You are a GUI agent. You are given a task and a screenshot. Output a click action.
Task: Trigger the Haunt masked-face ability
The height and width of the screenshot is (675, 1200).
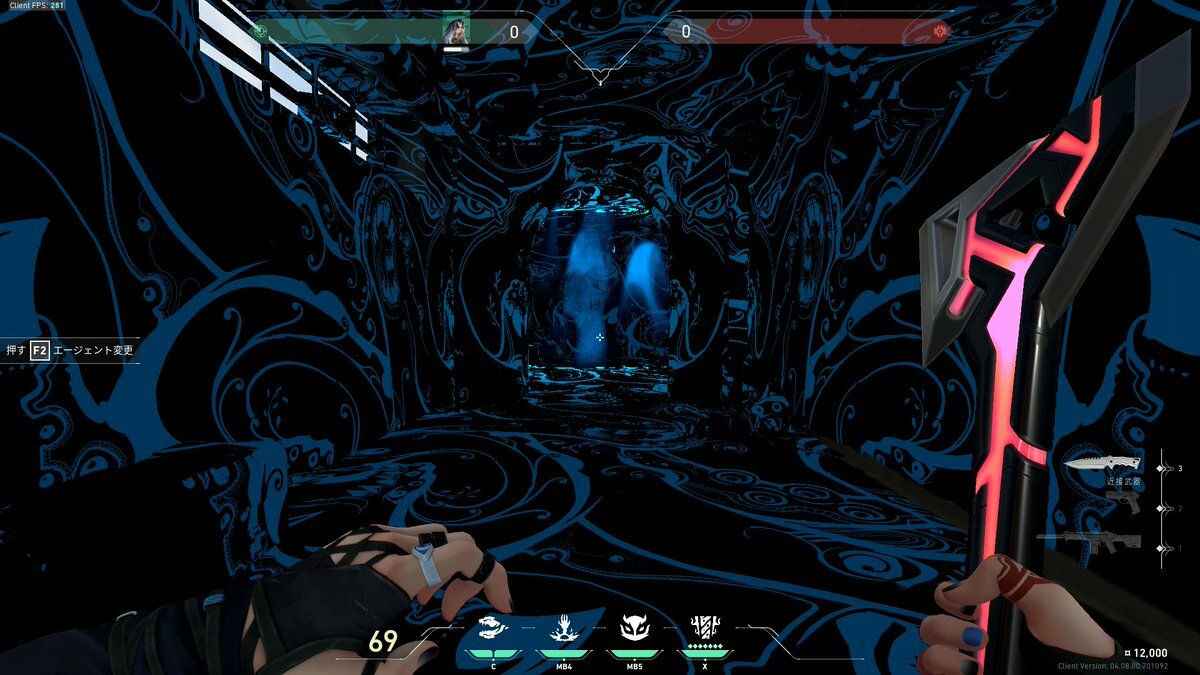pyautogui.click(x=634, y=630)
